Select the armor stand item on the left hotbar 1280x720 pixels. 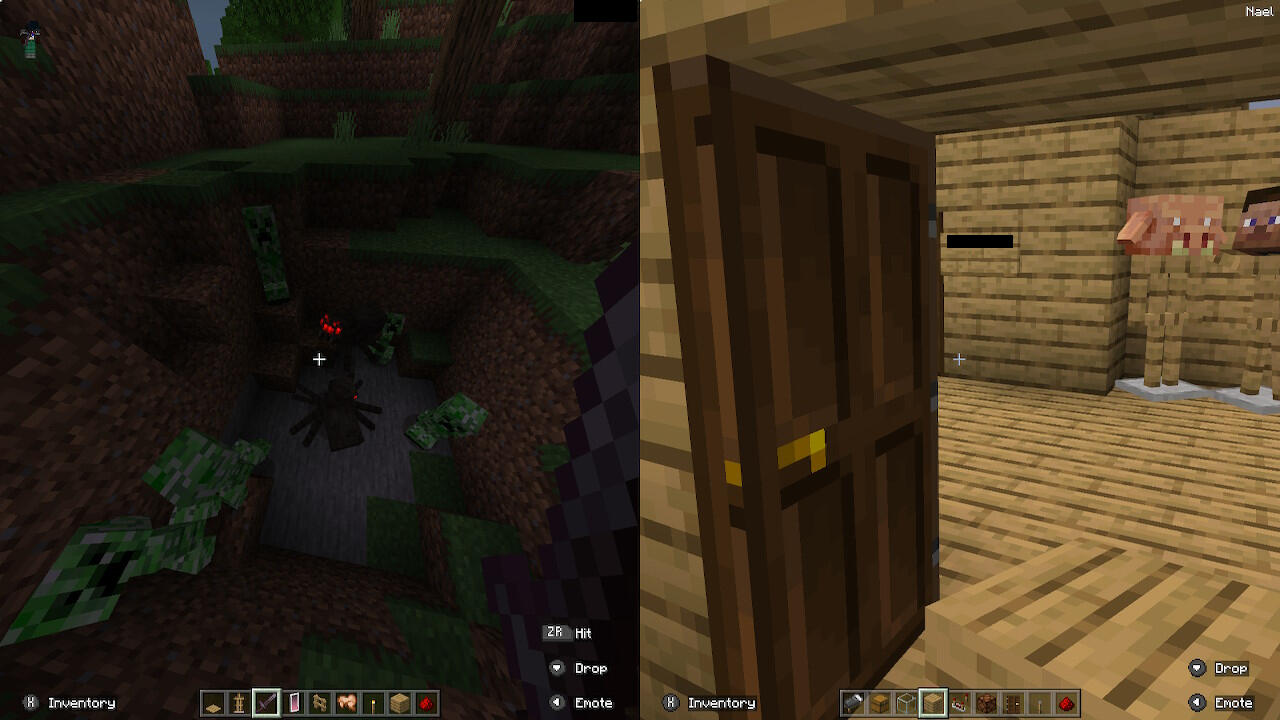239,703
